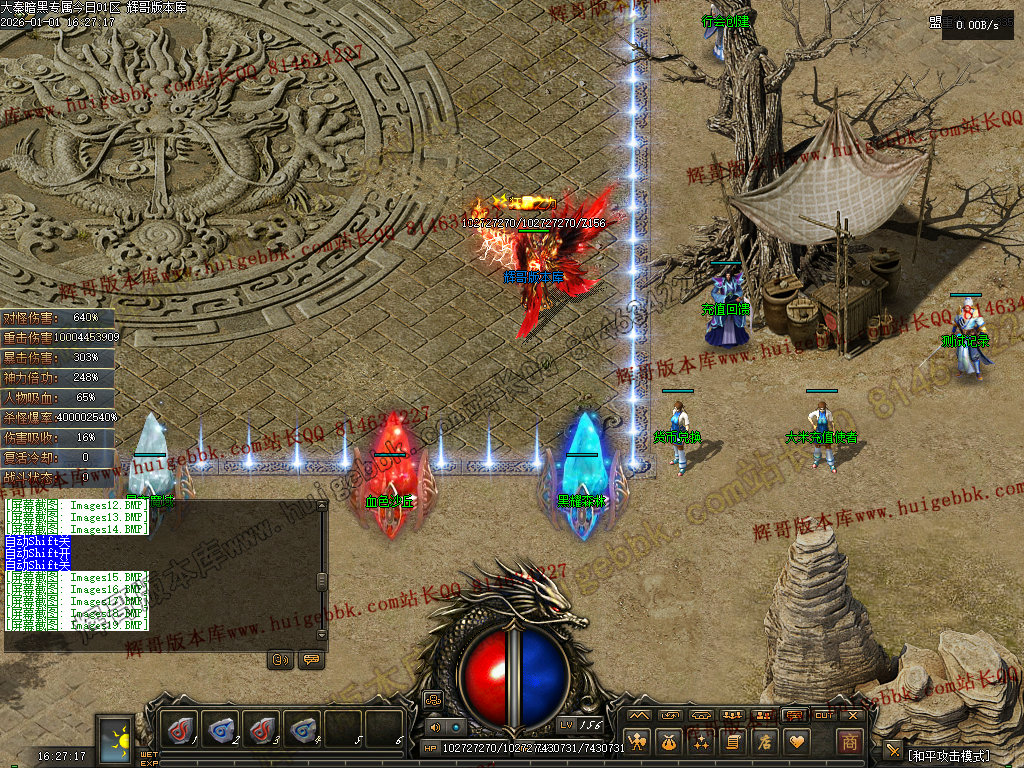The height and width of the screenshot is (768, 1024).
Task: Use the blue rune in hotbar slot 4
Action: pos(303,730)
